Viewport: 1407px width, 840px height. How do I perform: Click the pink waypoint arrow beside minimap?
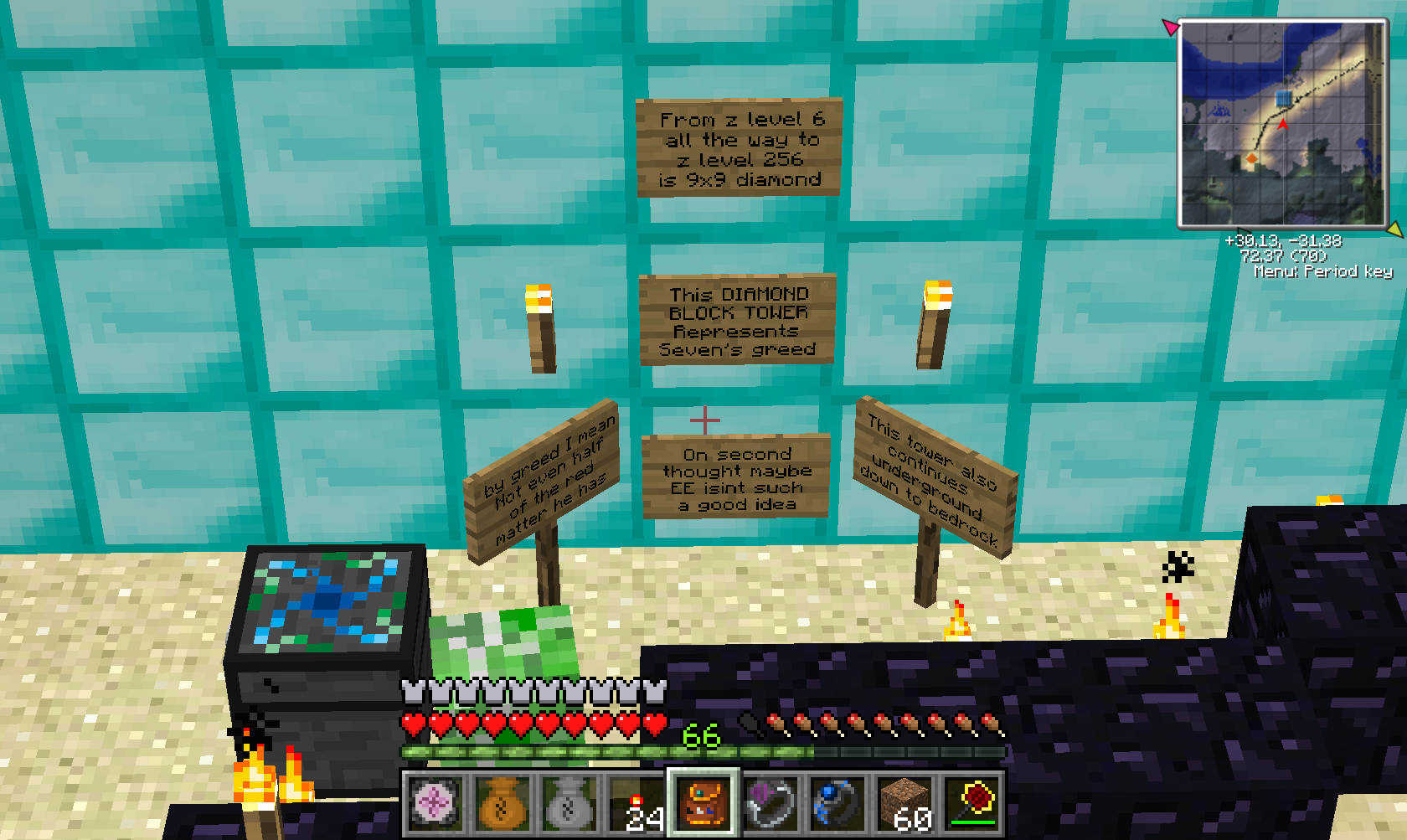pos(1170,27)
